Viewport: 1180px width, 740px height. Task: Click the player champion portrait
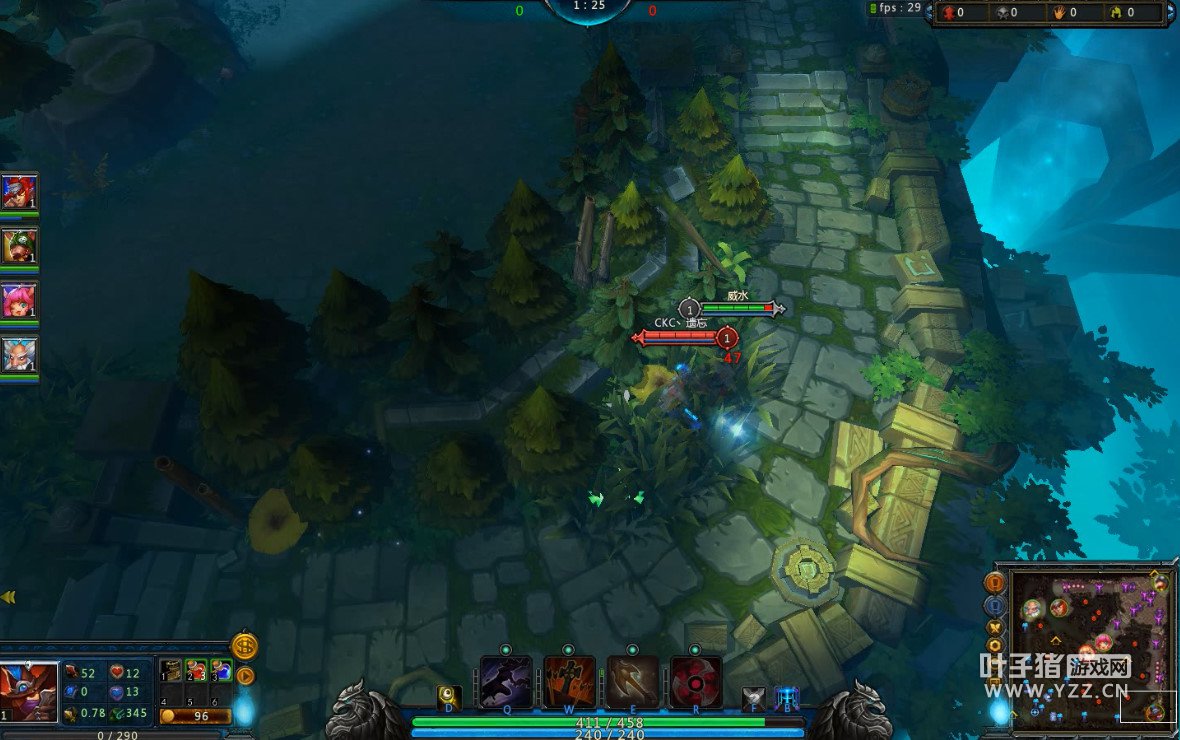click(27, 690)
